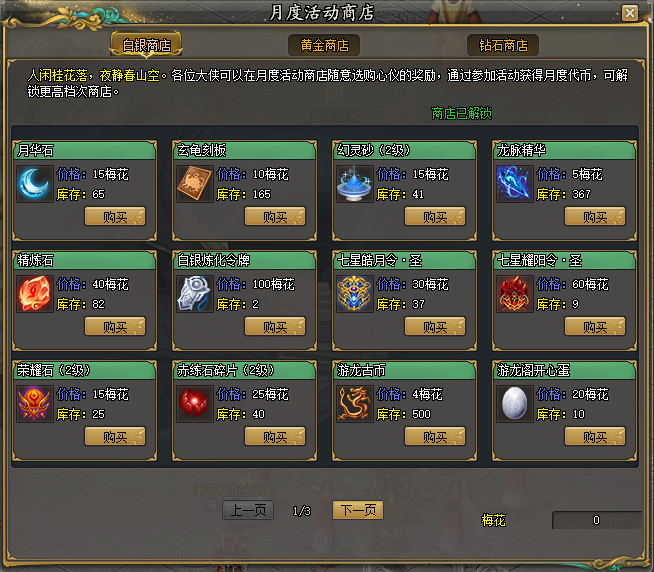The height and width of the screenshot is (572, 654).
Task: Purchase 龙脉精华 for 5 梅花
Action: pyautogui.click(x=595, y=216)
